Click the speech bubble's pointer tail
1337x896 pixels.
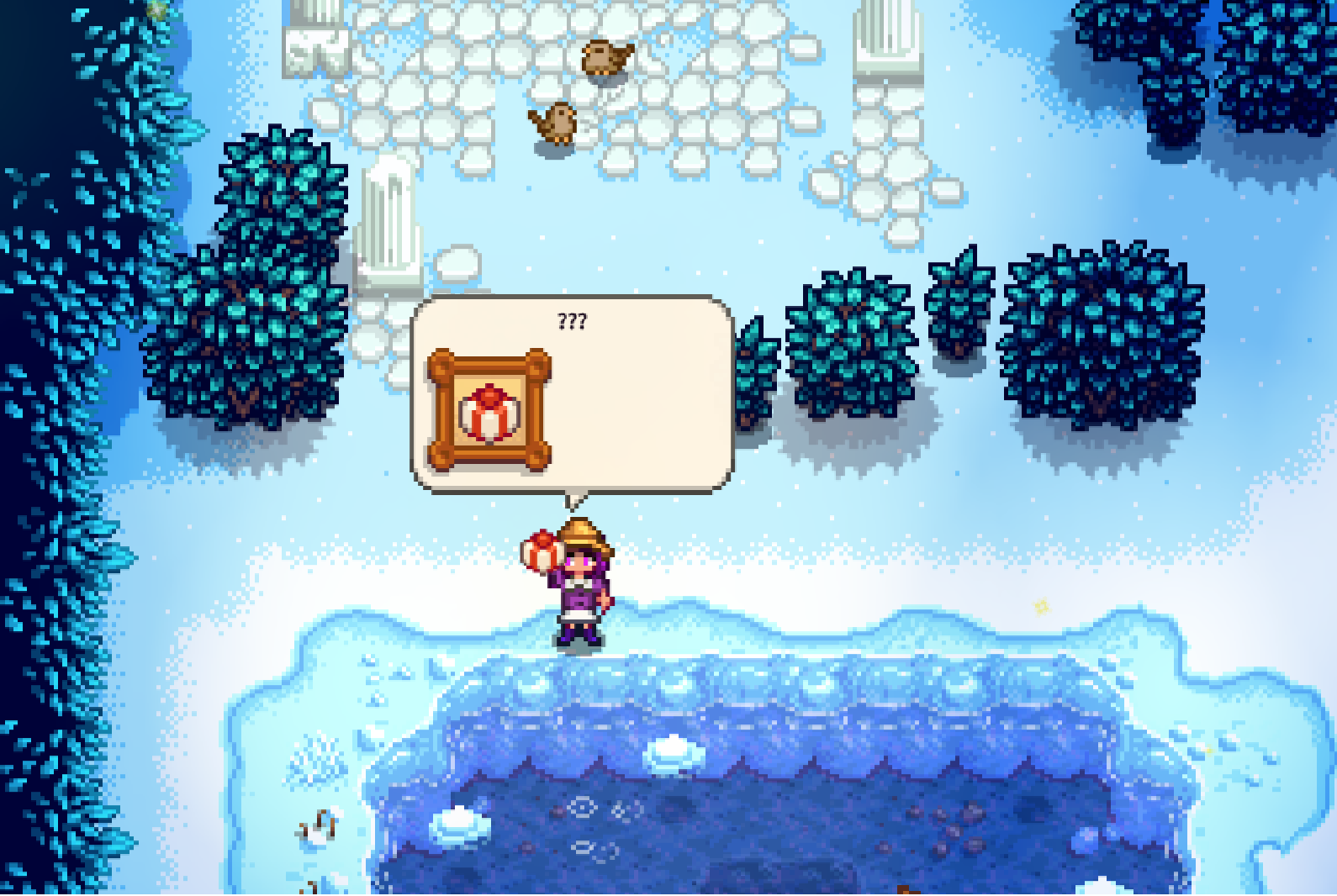(x=576, y=504)
